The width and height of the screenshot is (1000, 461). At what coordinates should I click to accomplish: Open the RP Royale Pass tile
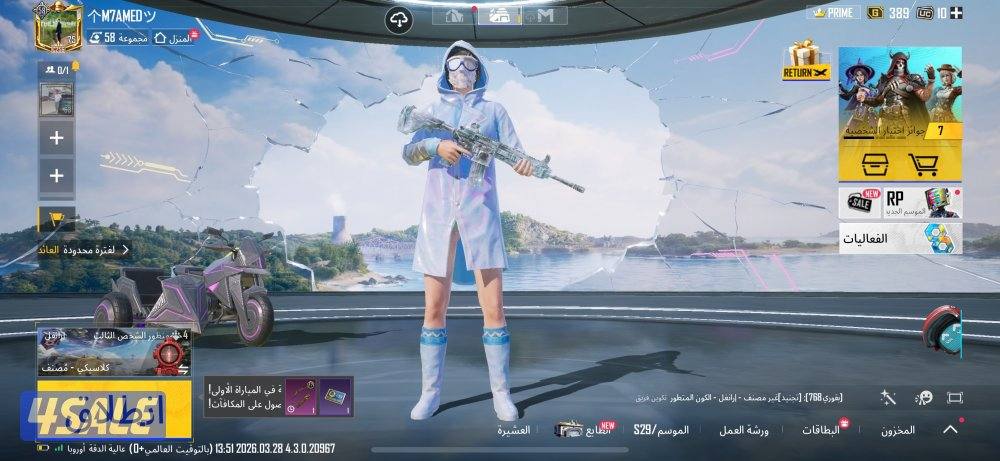pyautogui.click(x=920, y=201)
